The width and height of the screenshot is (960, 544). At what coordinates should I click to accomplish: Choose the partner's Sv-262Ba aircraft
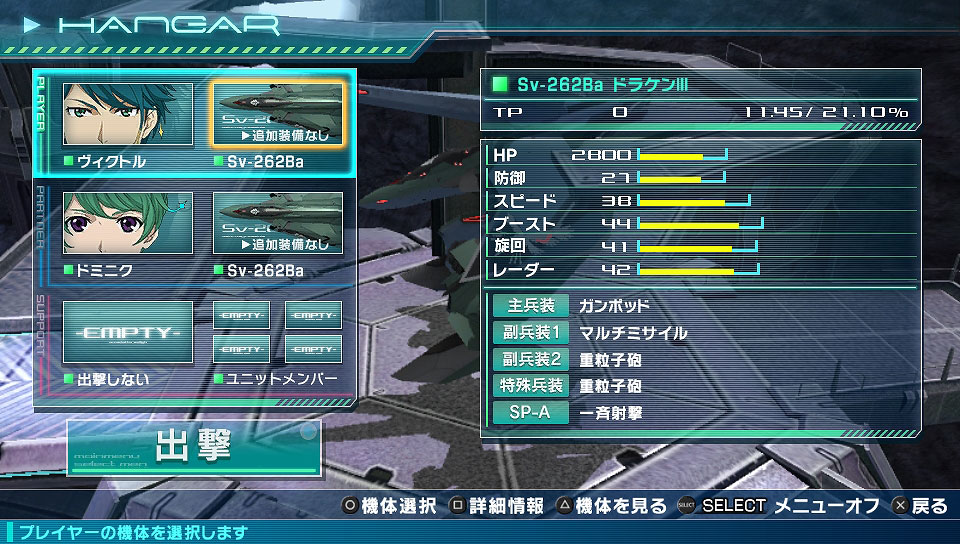(x=278, y=223)
